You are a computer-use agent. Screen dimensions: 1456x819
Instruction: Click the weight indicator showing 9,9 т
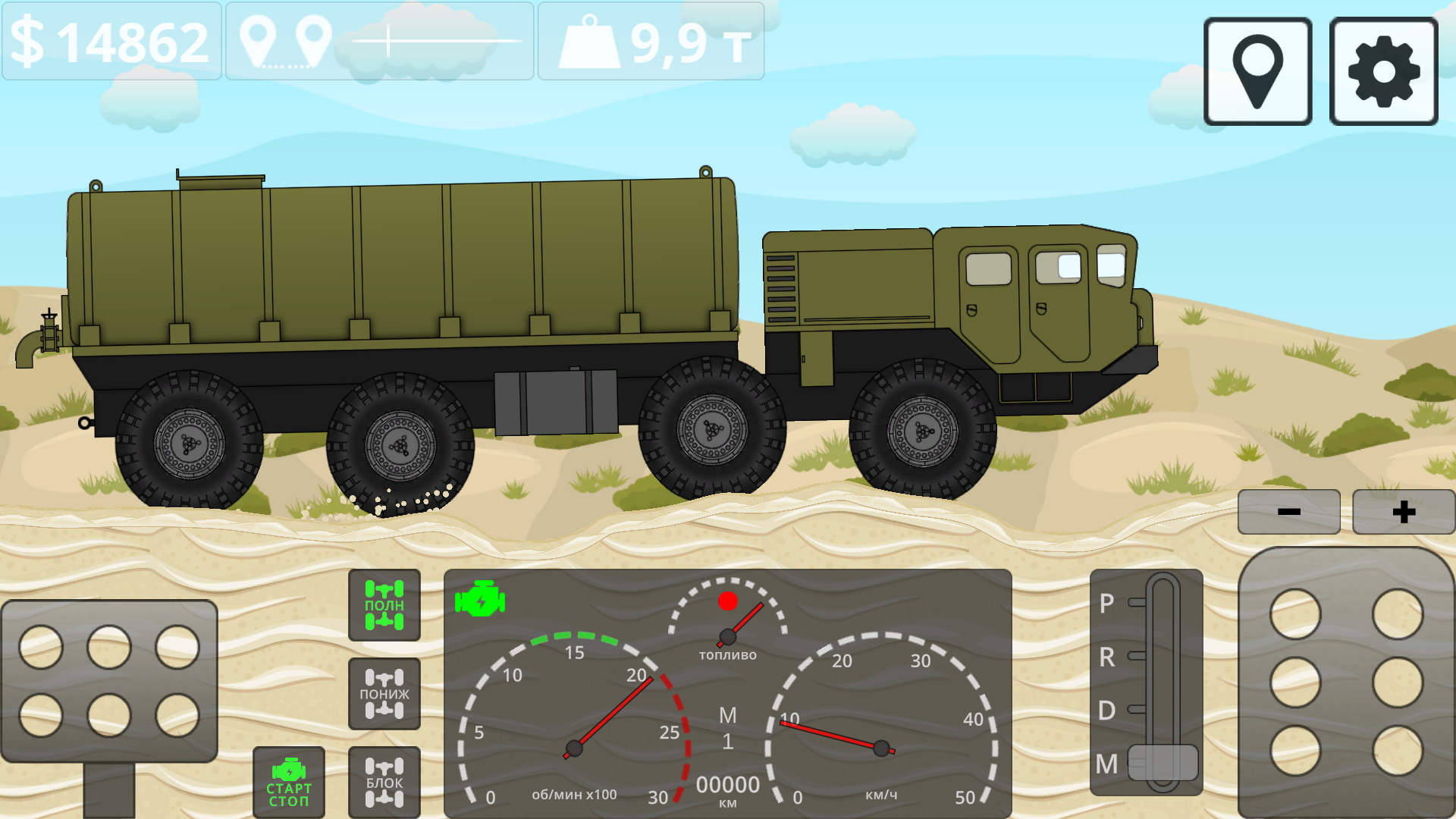(x=651, y=42)
